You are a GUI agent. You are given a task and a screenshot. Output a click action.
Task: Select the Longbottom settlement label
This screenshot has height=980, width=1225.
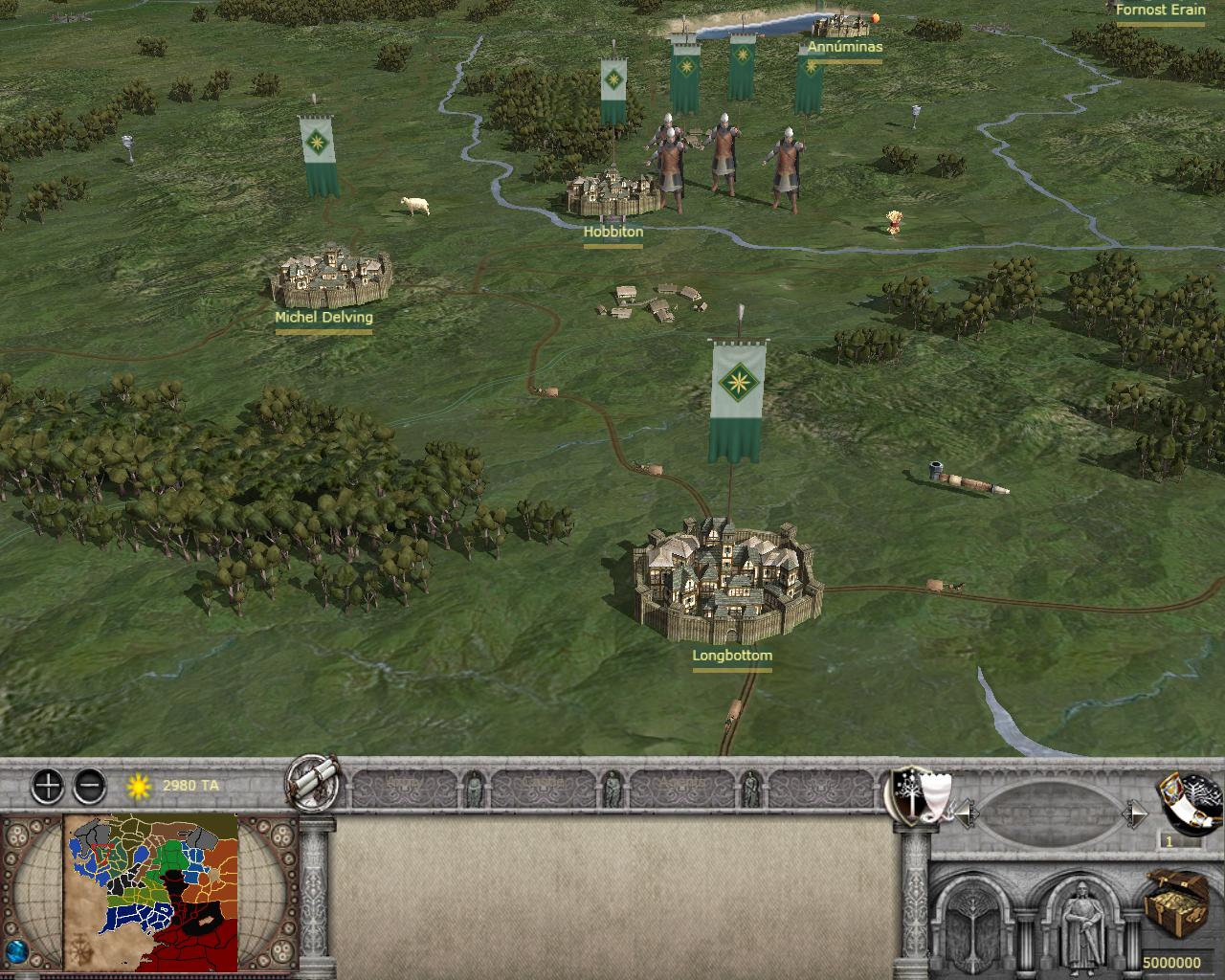[732, 657]
